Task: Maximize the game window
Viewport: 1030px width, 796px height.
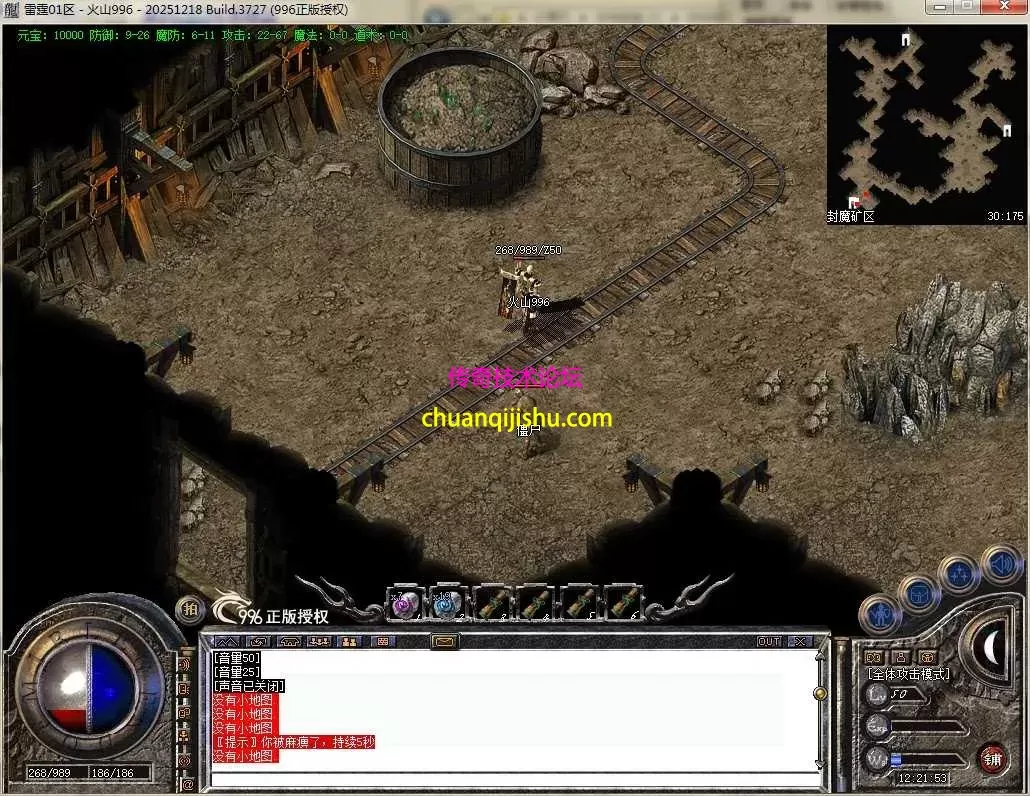Action: 966,7
